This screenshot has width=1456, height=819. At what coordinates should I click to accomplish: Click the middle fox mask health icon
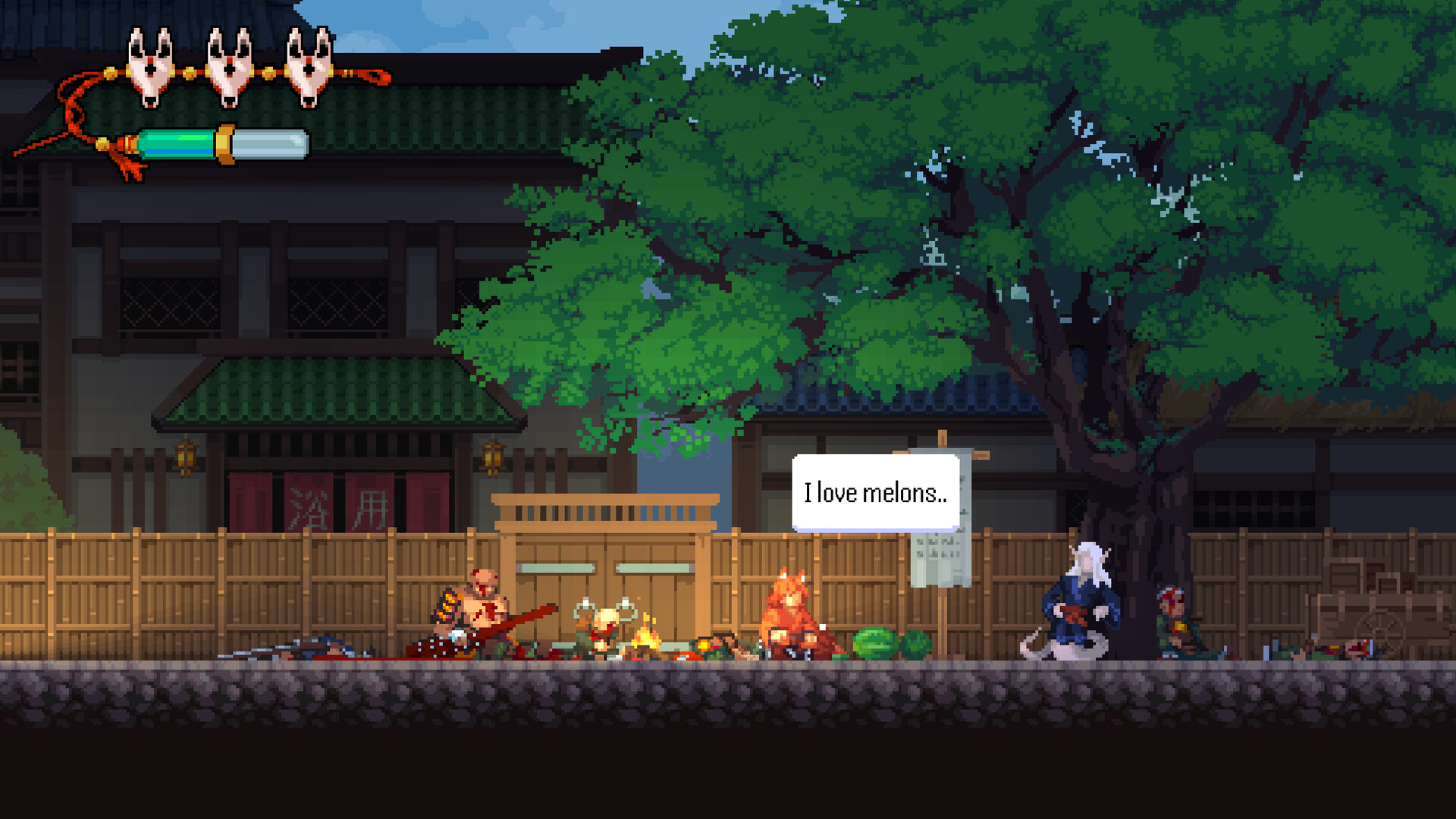coord(227,64)
